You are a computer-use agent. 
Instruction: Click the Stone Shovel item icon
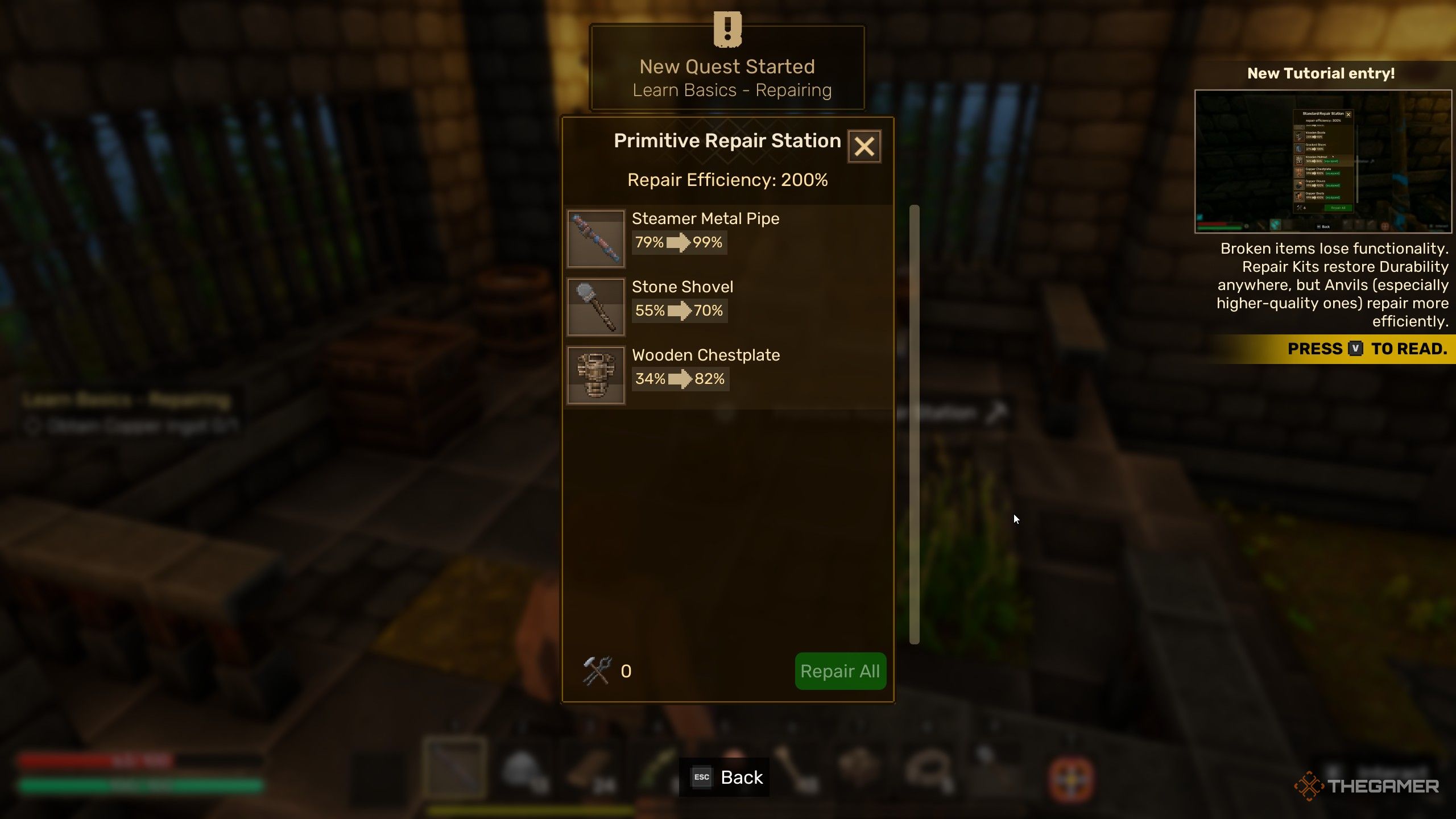pos(595,307)
